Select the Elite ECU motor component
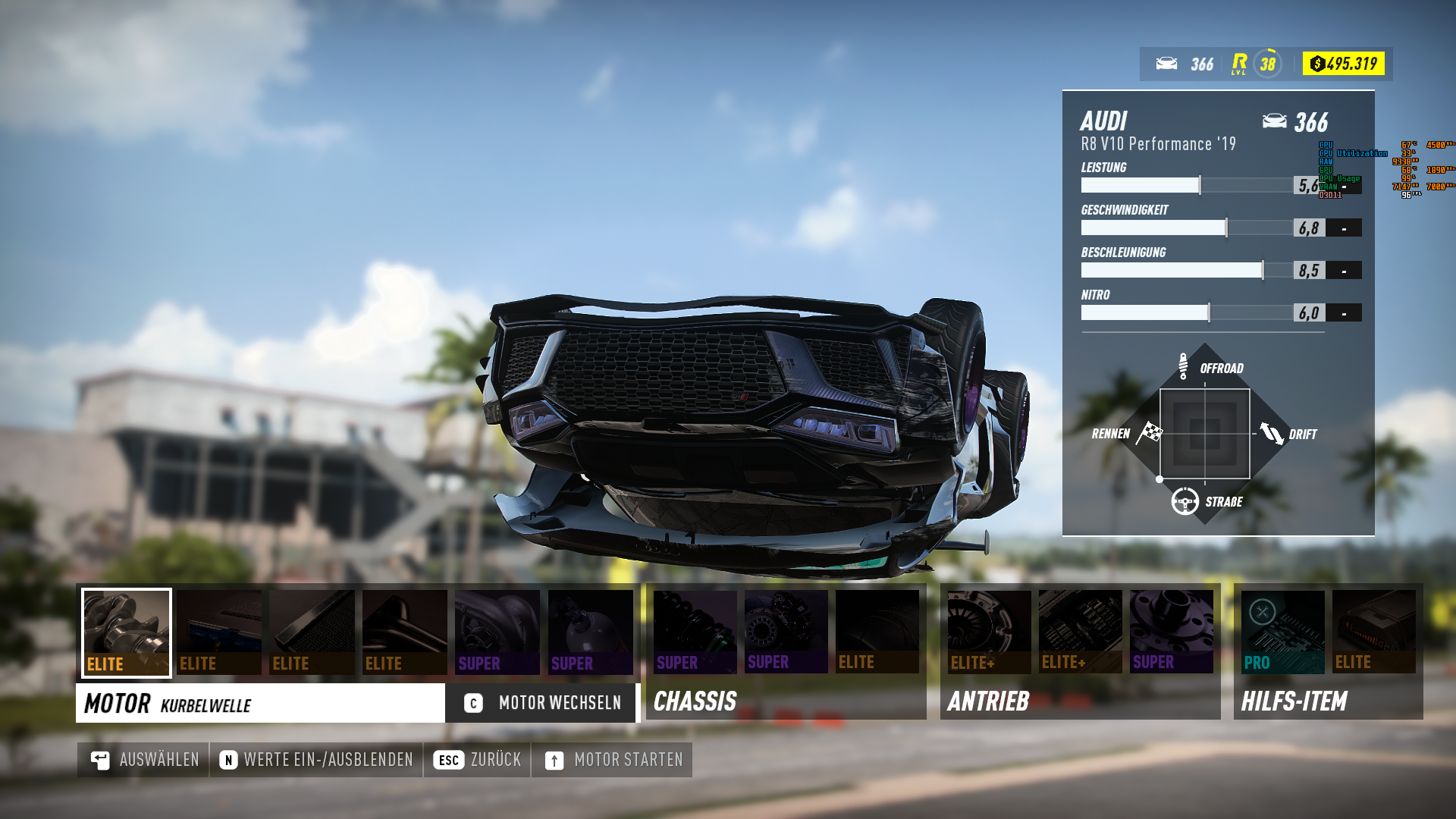The width and height of the screenshot is (1456, 819). click(x=218, y=632)
